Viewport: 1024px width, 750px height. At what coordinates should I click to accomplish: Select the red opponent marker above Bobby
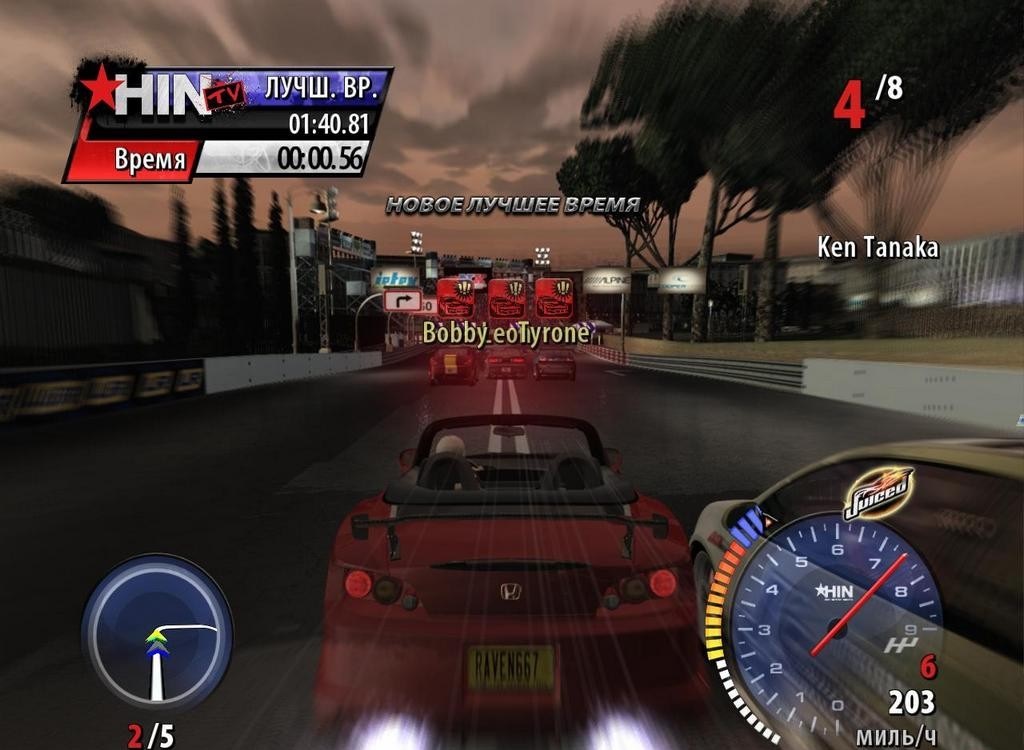tap(456, 298)
